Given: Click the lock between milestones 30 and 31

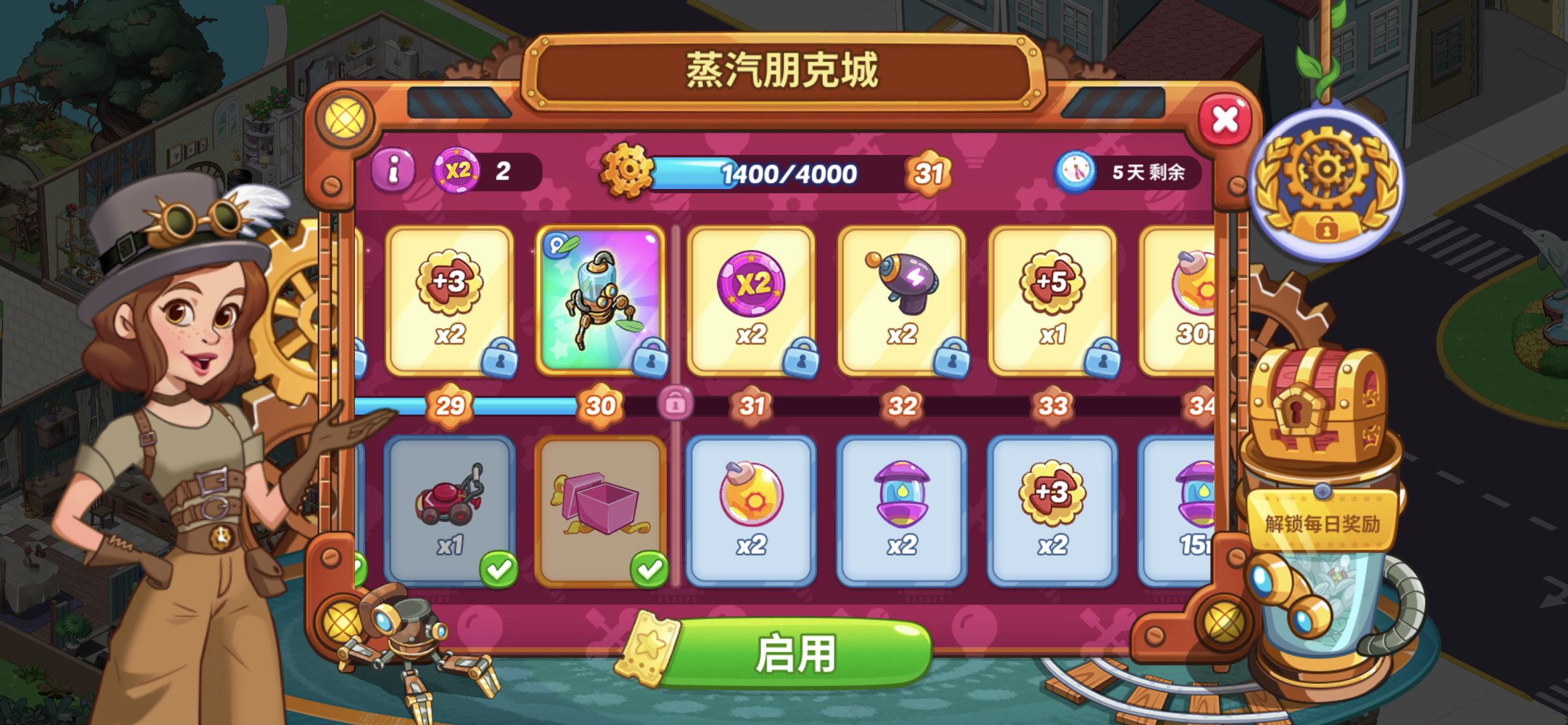Looking at the screenshot, I should [x=675, y=404].
